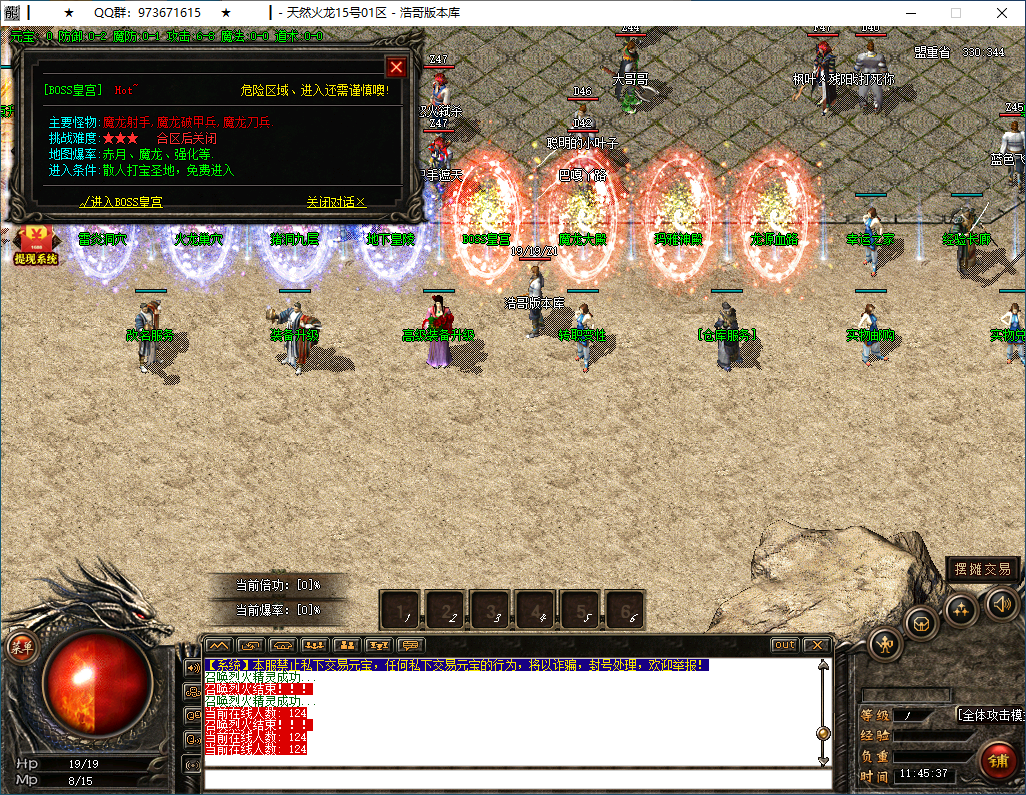Choose the 进入BOSS皇宫 dialogue option
The width and height of the screenshot is (1026, 795).
tap(121, 202)
